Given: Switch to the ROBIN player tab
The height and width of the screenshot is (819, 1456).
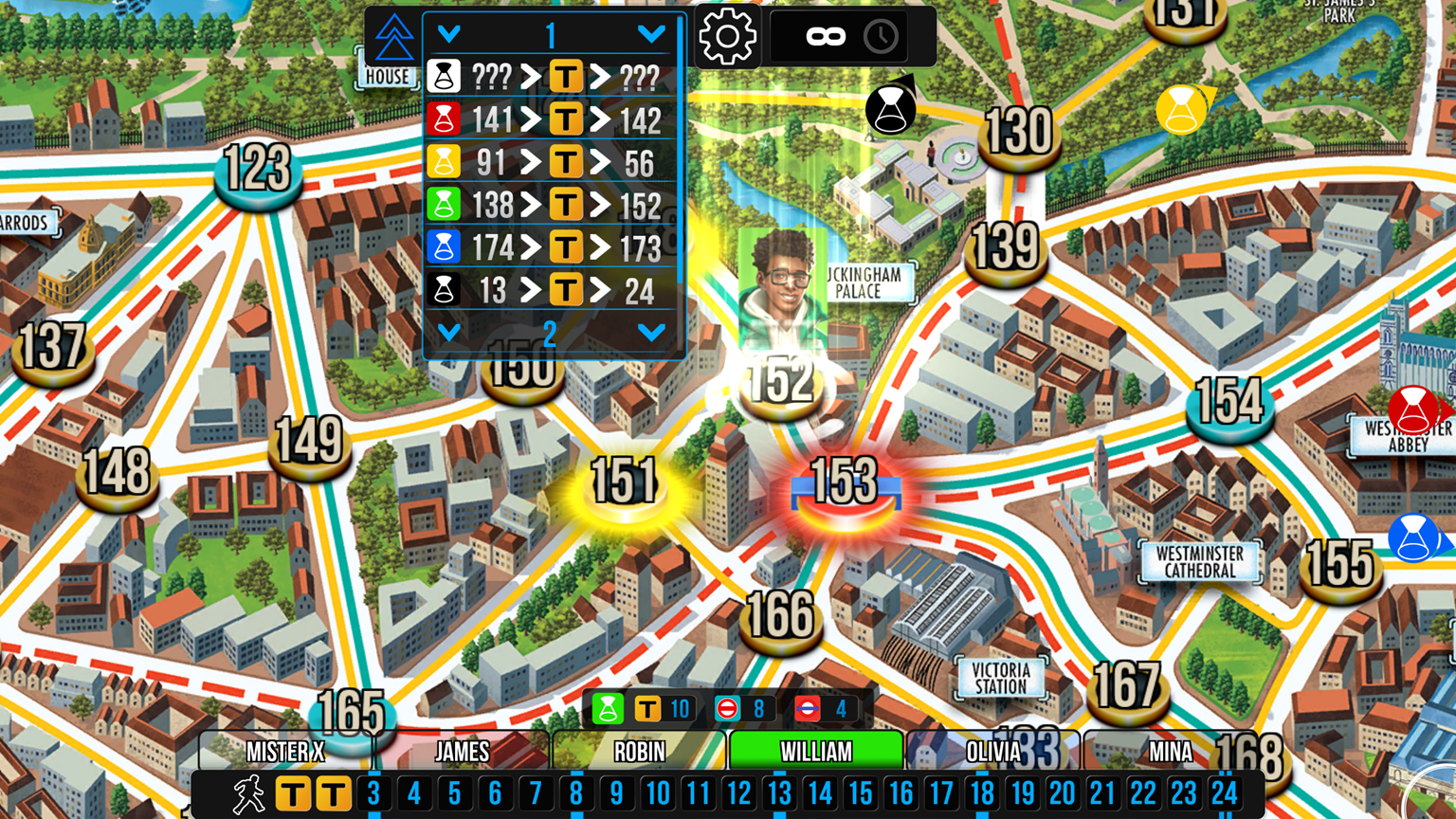Looking at the screenshot, I should pyautogui.click(x=638, y=751).
